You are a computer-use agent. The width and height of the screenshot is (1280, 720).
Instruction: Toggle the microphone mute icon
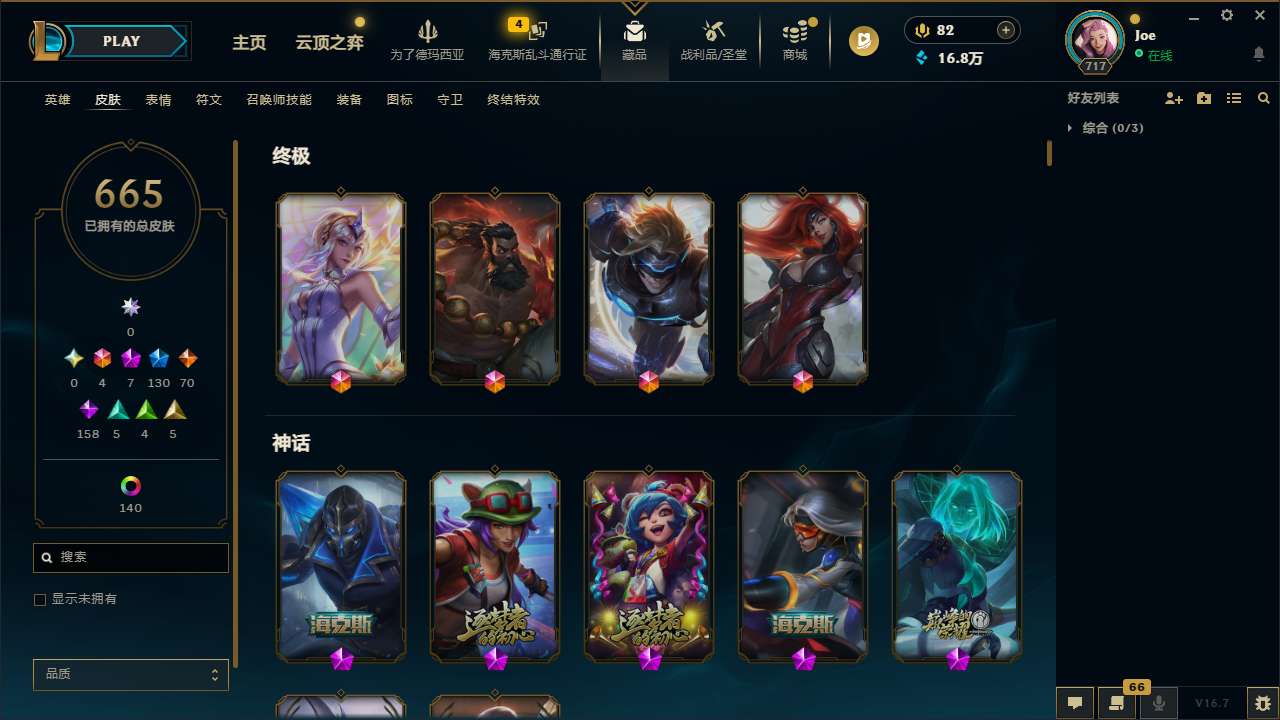pyautogui.click(x=1159, y=702)
